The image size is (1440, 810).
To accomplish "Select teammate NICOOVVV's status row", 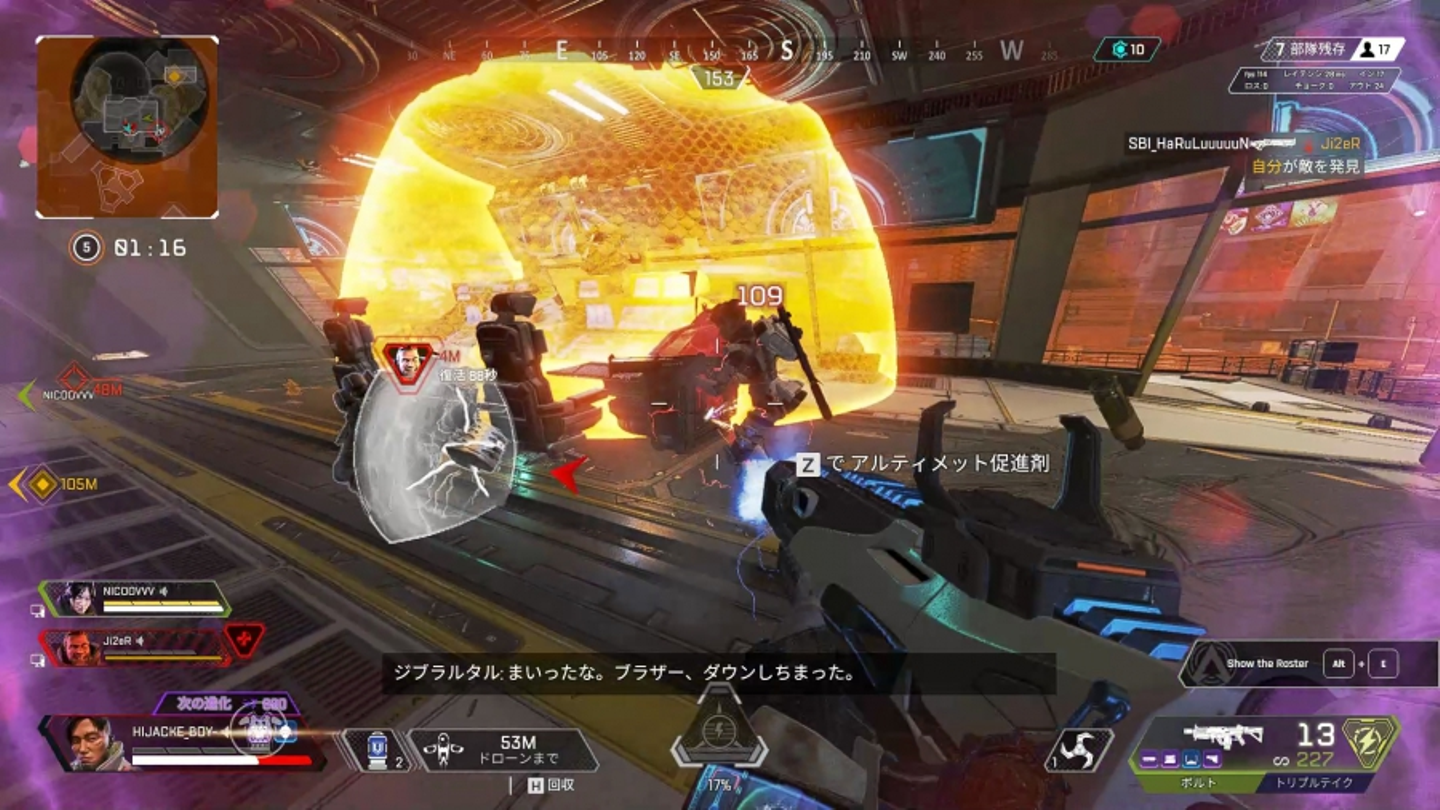I will click(135, 598).
